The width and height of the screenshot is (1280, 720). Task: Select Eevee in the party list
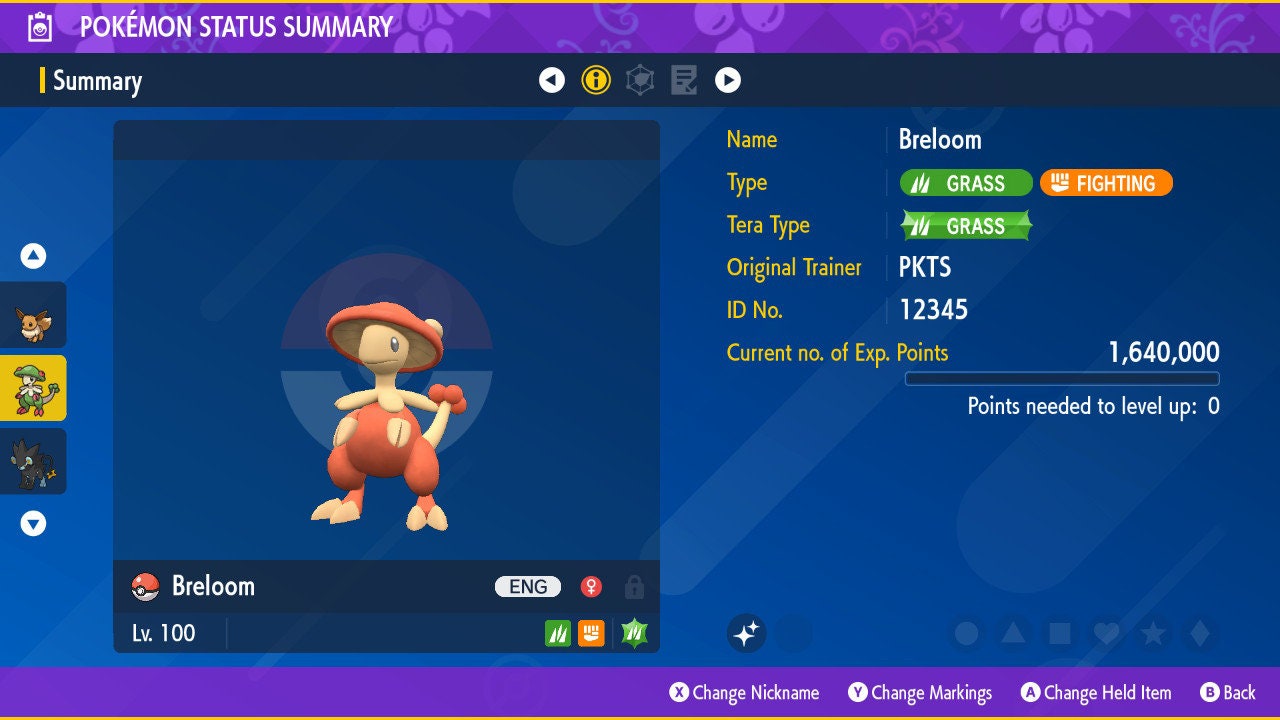tap(33, 315)
